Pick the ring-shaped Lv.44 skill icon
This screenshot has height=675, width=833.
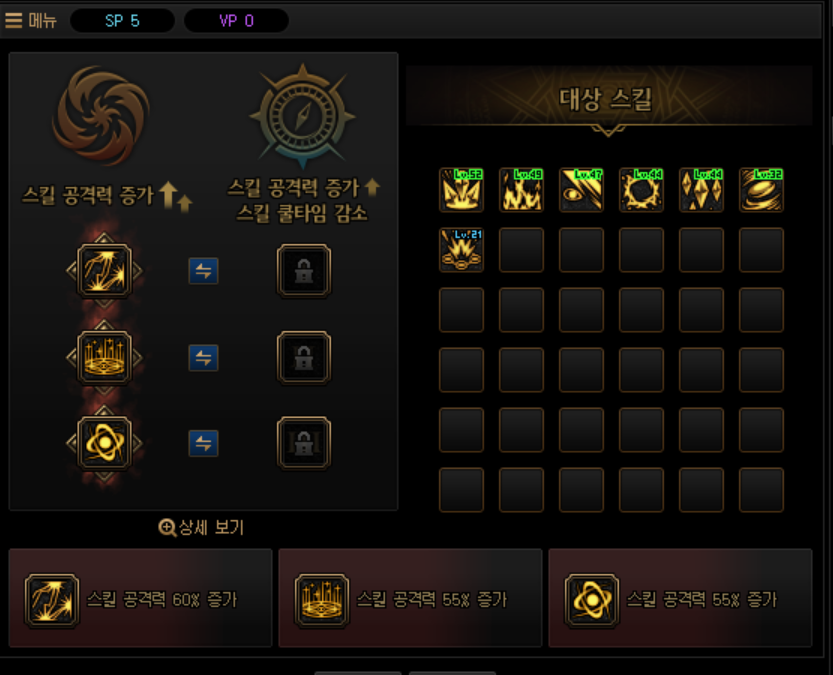pos(641,190)
